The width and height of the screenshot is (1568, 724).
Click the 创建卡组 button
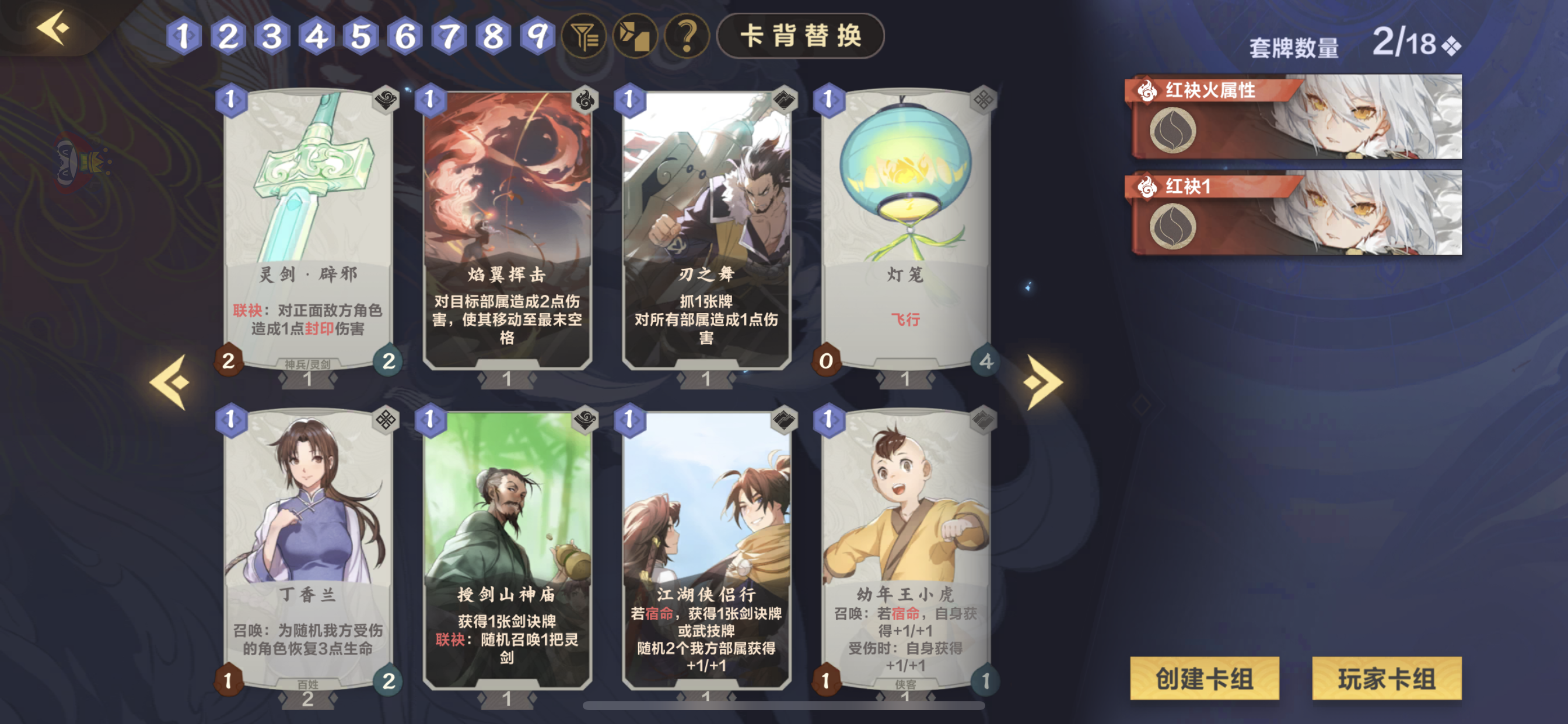[1204, 679]
